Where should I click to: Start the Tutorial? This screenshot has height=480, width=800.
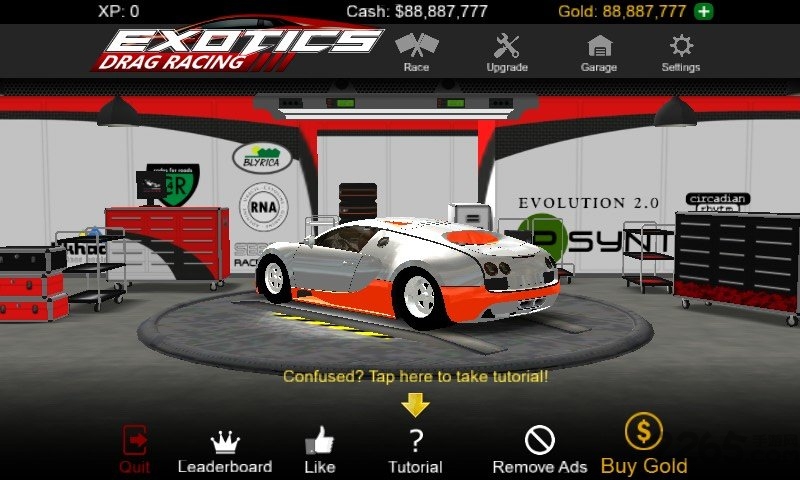(415, 450)
